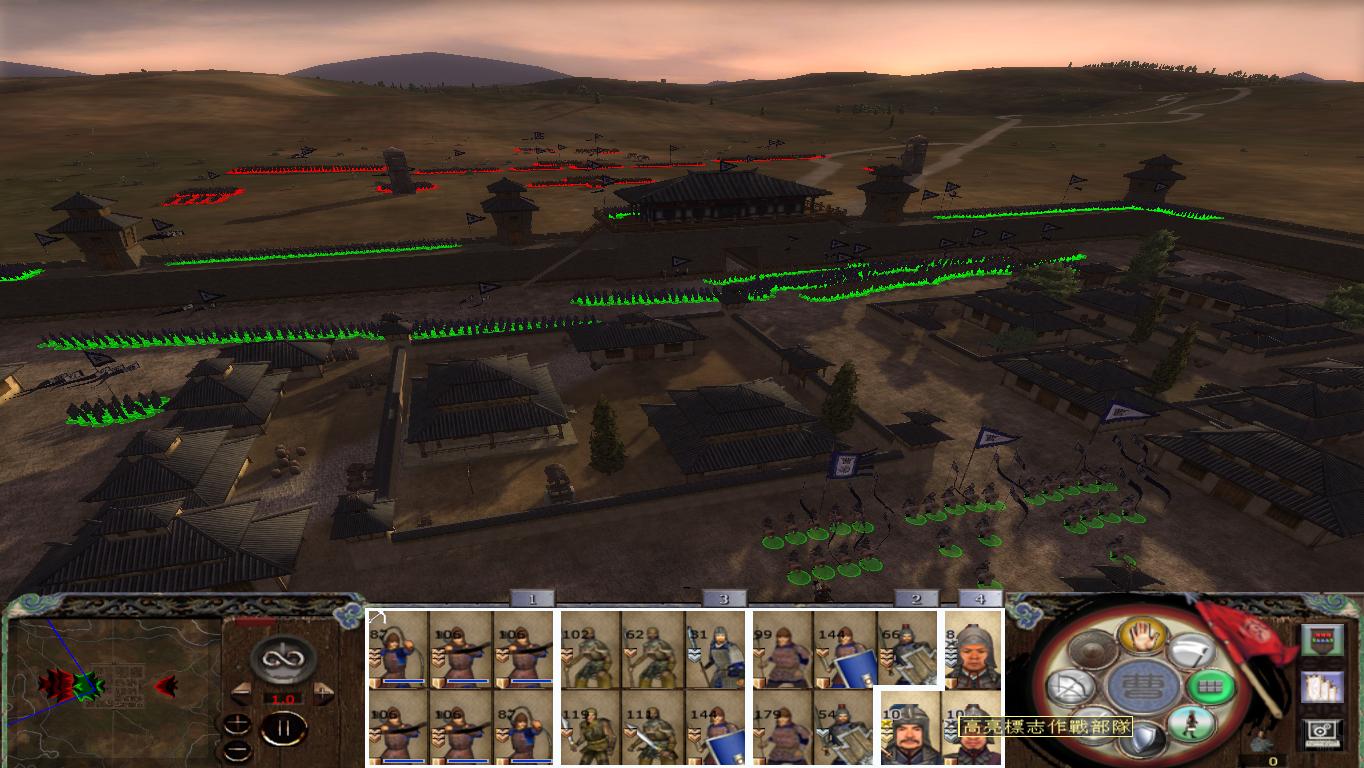1364x768 pixels.
Task: Toggle unlimited time with the infinity icon
Action: pos(281,658)
